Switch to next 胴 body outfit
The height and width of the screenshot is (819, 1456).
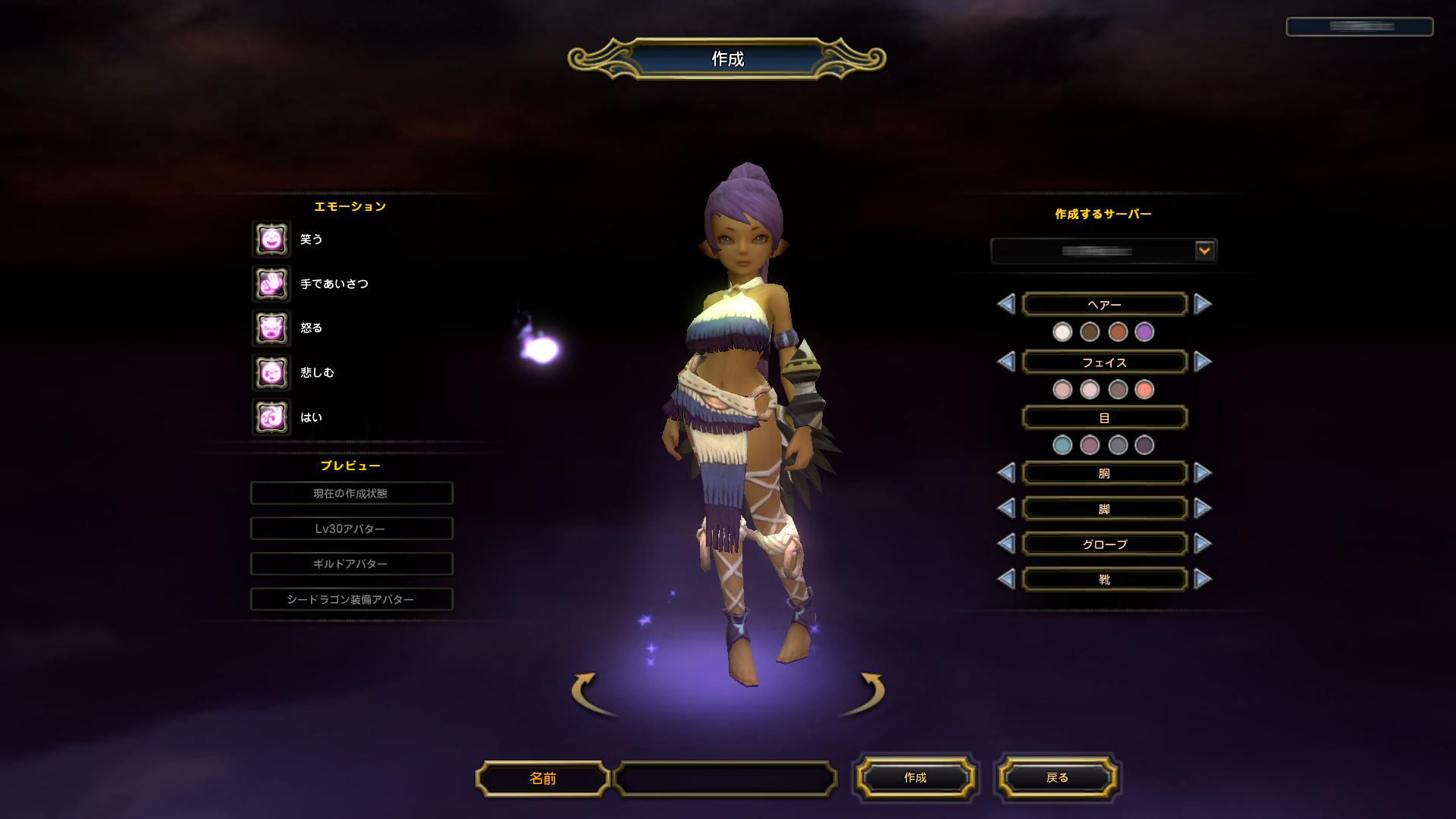coord(1202,473)
